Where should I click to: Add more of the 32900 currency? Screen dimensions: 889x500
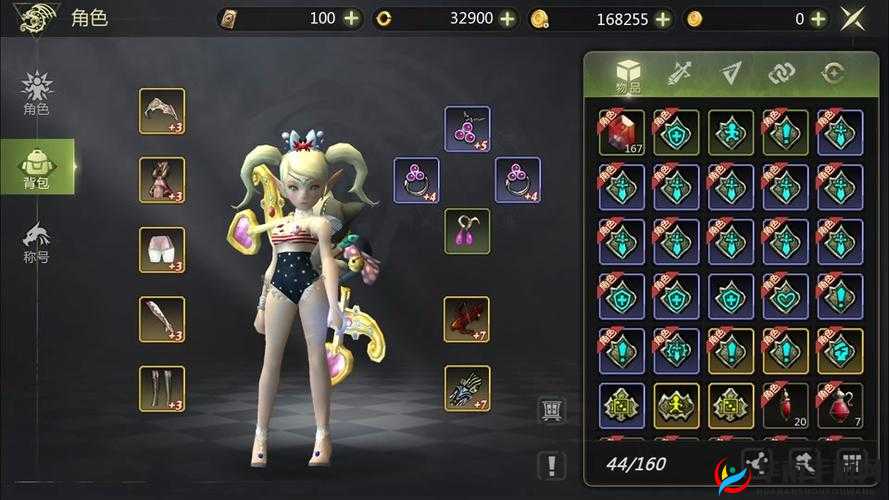(508, 18)
